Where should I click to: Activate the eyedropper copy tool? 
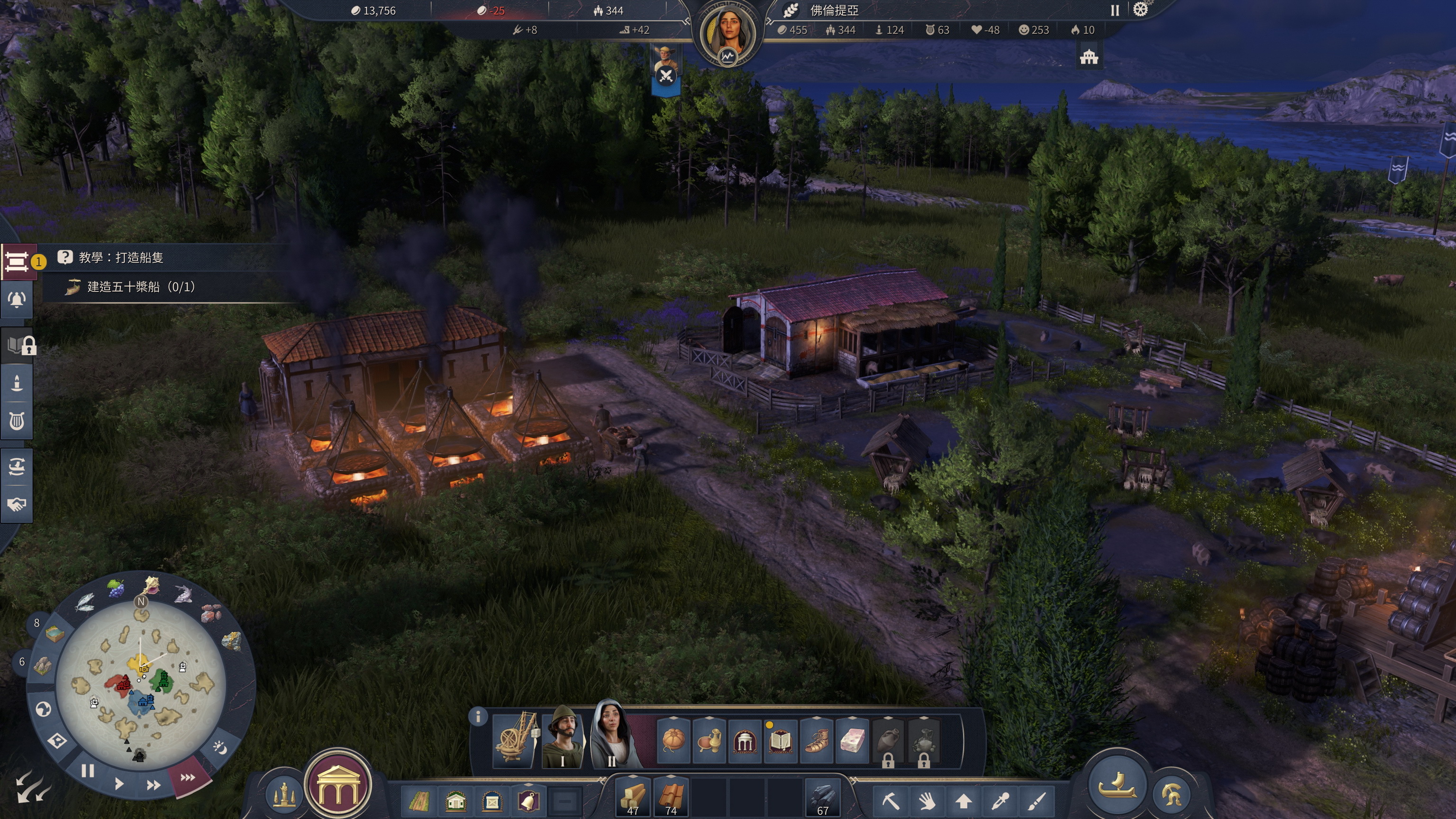coord(1000,801)
